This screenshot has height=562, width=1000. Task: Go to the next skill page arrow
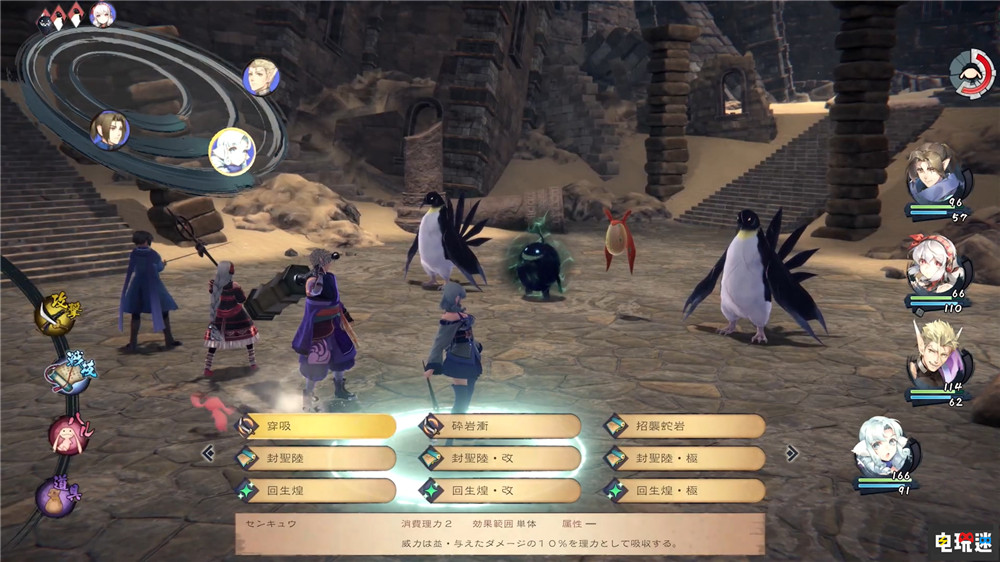click(x=791, y=453)
